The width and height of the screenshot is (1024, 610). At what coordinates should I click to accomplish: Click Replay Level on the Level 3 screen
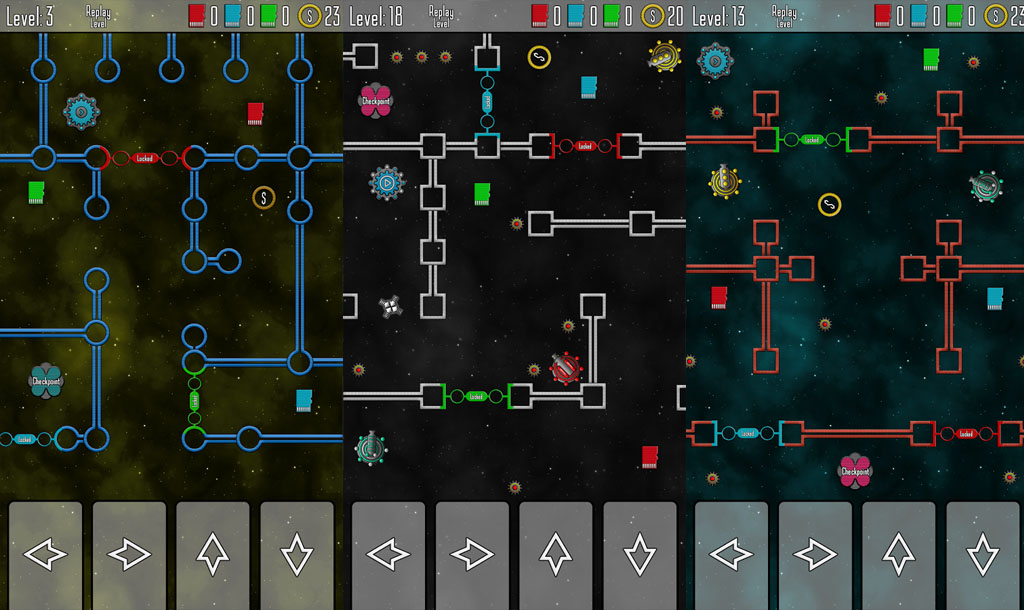tap(99, 16)
